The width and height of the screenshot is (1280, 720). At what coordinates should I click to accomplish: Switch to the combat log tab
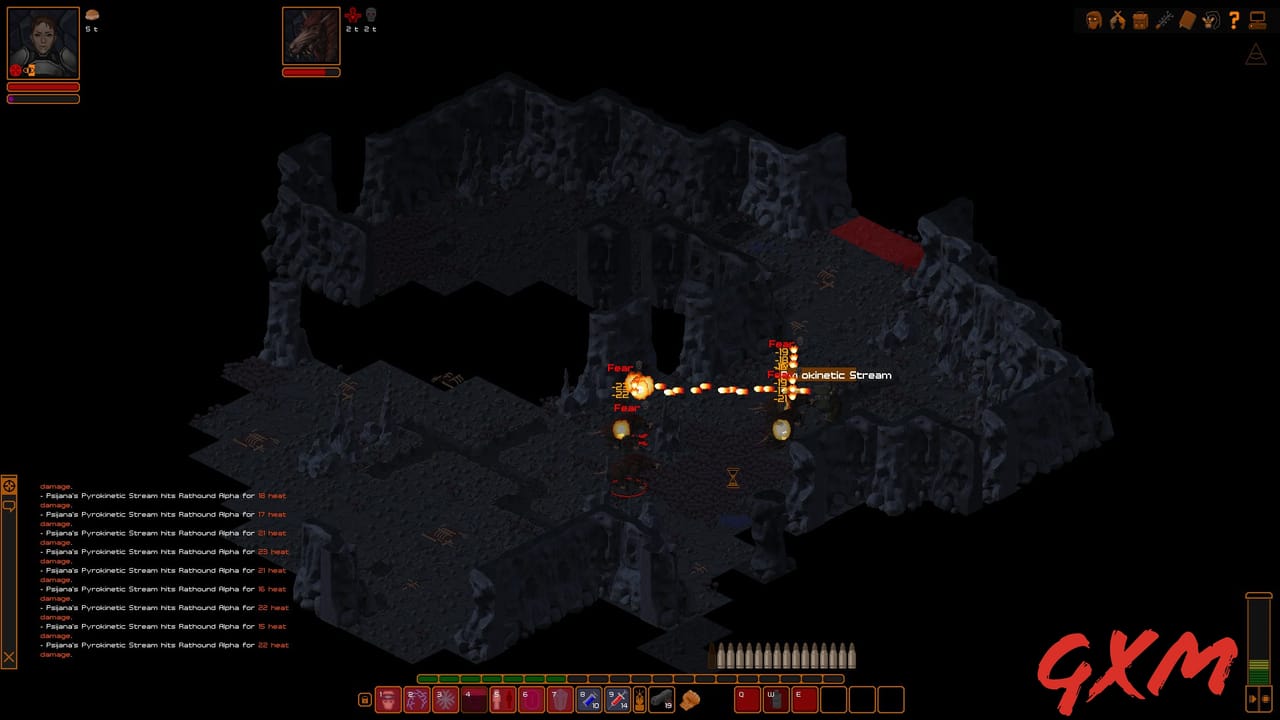10,486
